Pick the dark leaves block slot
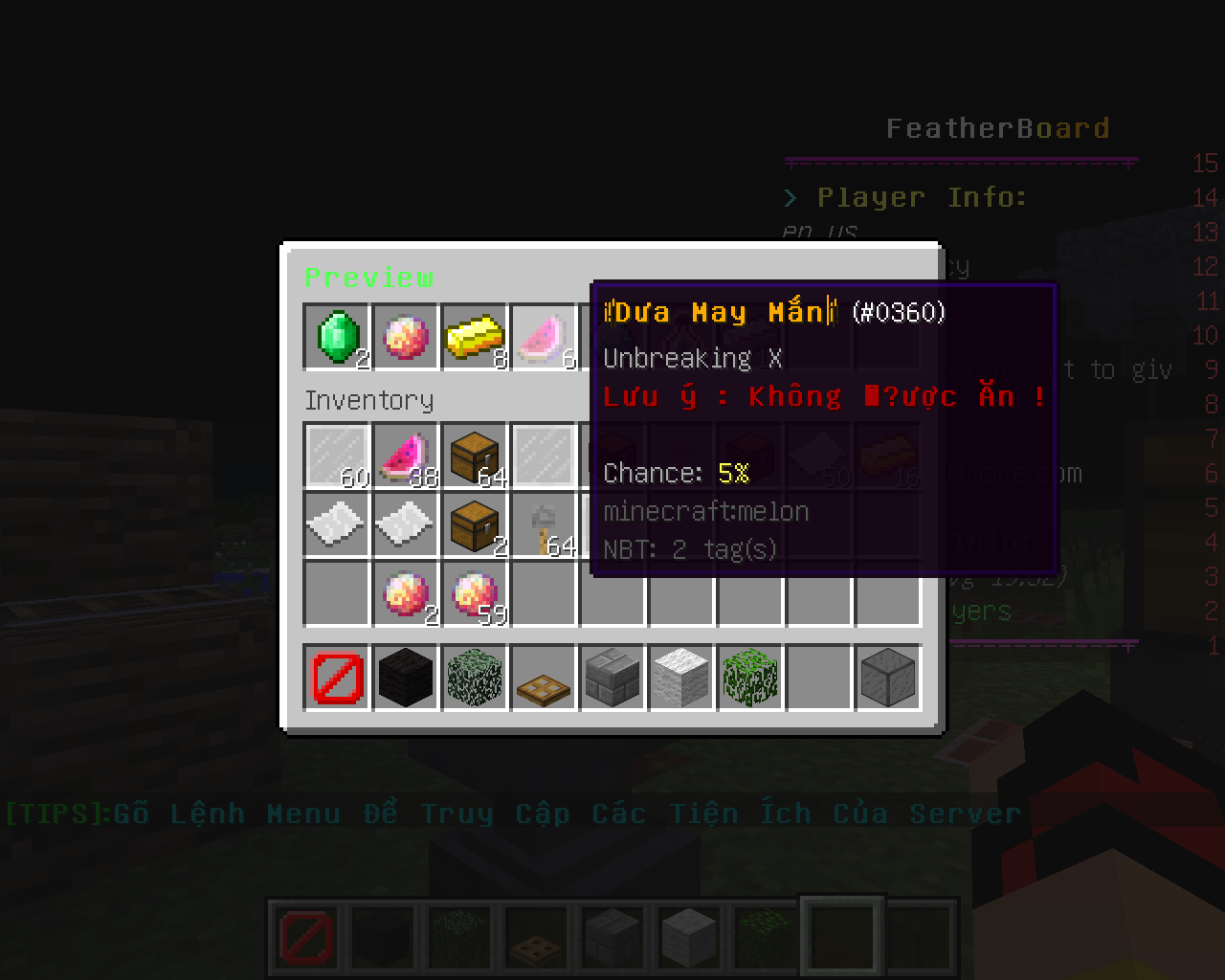1225x980 pixels. [x=475, y=678]
